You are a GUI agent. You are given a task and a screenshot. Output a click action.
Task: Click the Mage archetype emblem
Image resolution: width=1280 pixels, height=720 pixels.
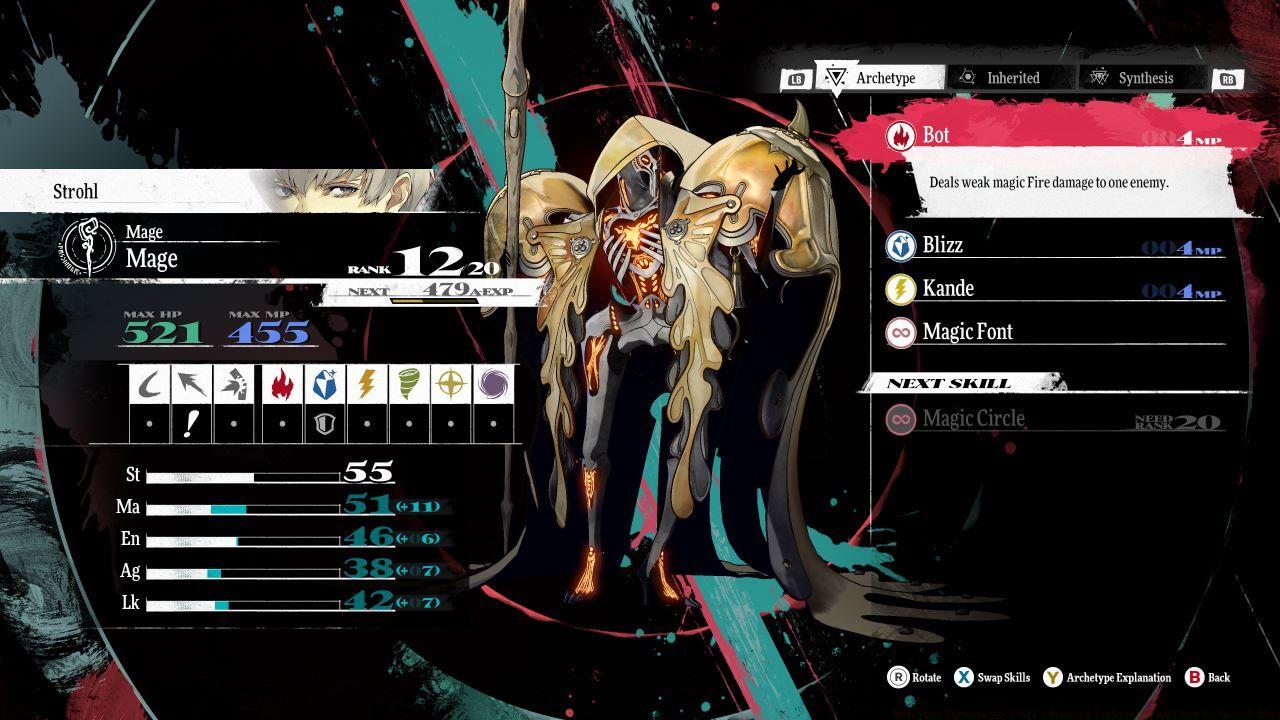88,248
